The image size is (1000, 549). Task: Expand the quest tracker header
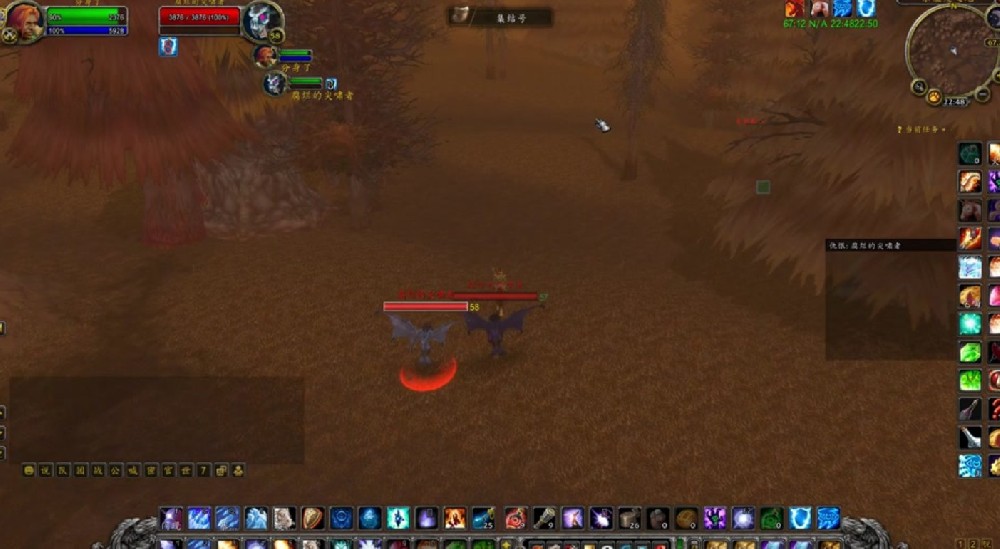[922, 130]
